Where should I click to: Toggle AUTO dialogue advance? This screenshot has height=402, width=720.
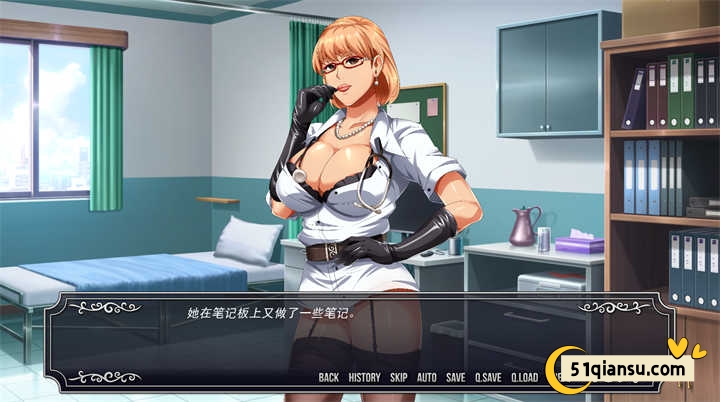tap(427, 378)
